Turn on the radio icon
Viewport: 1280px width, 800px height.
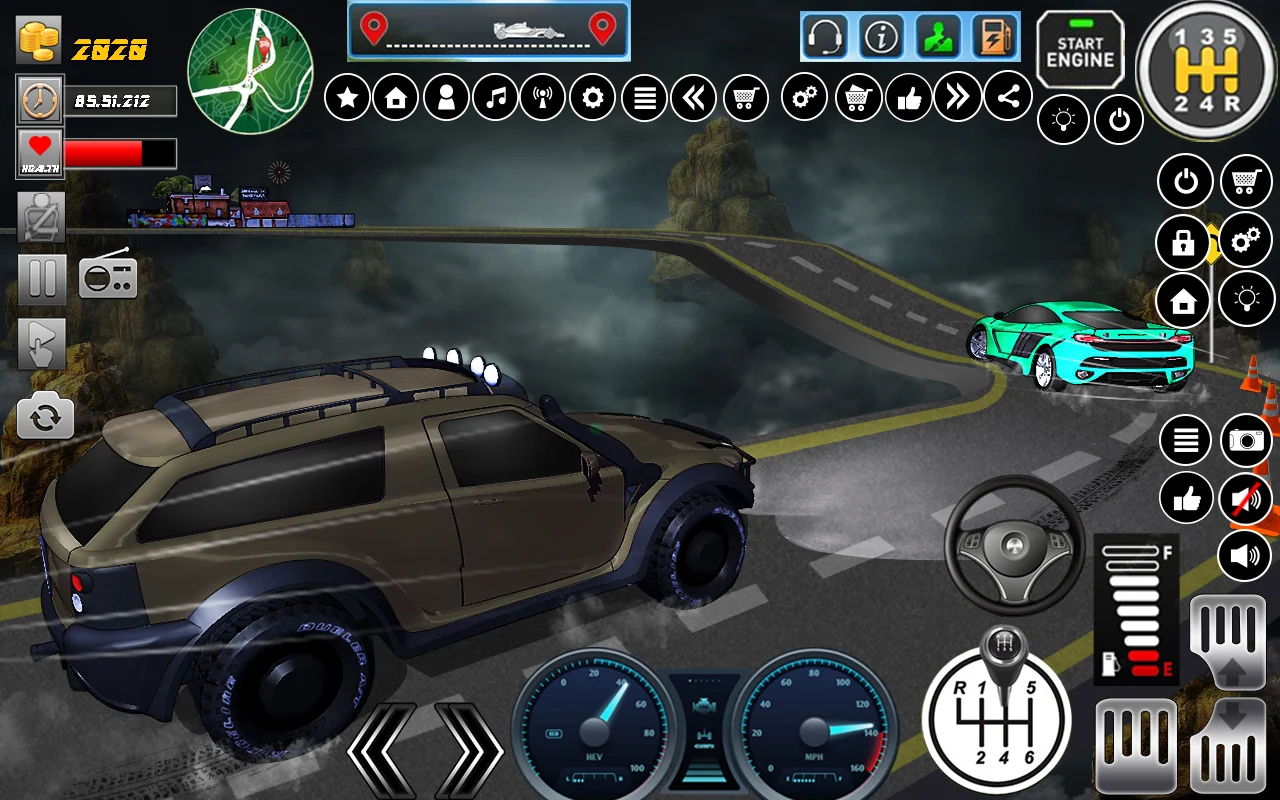tap(108, 274)
